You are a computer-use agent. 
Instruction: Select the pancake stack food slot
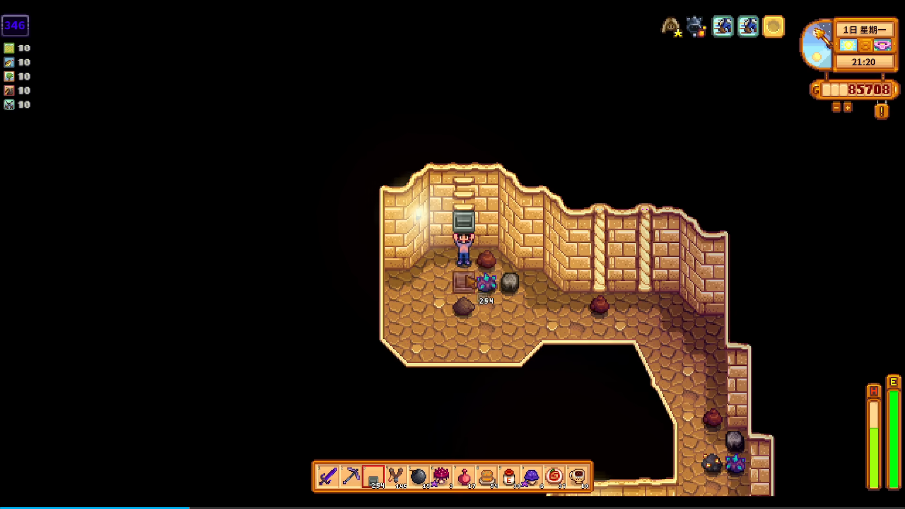(x=487, y=476)
